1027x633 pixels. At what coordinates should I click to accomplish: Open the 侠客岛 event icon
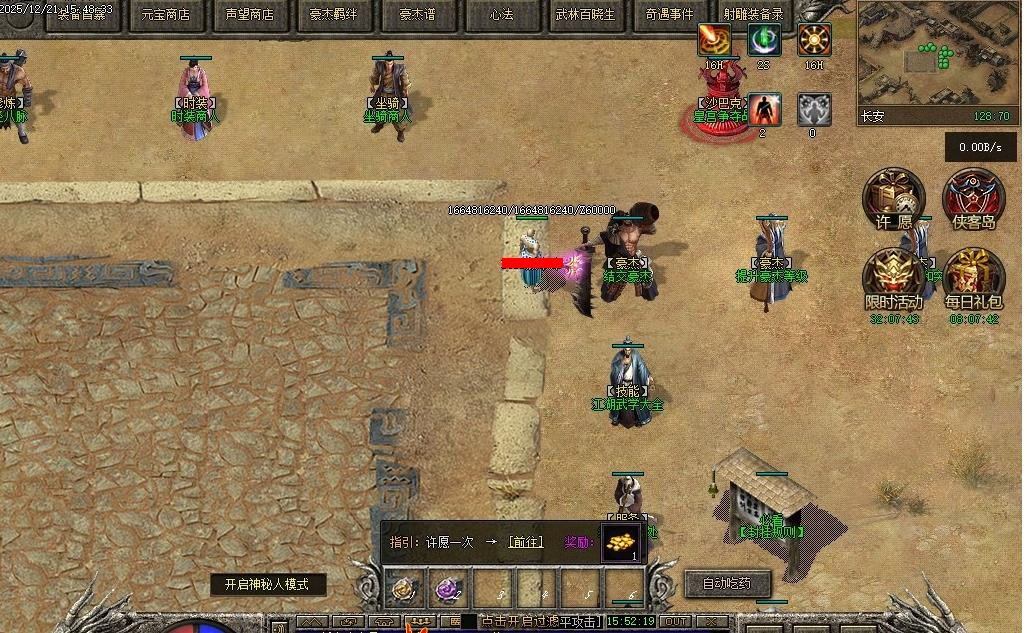[974, 197]
